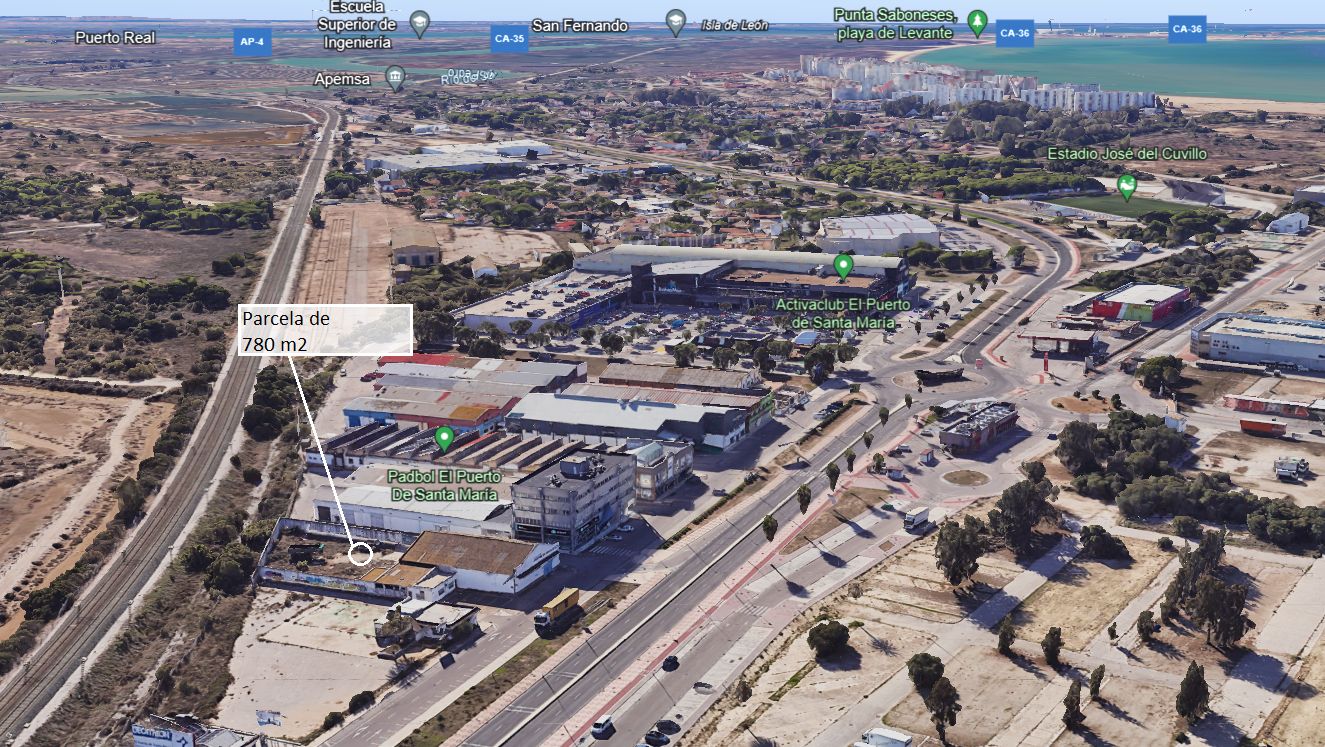Select the Isla de León marker icon

pyautogui.click(x=676, y=22)
